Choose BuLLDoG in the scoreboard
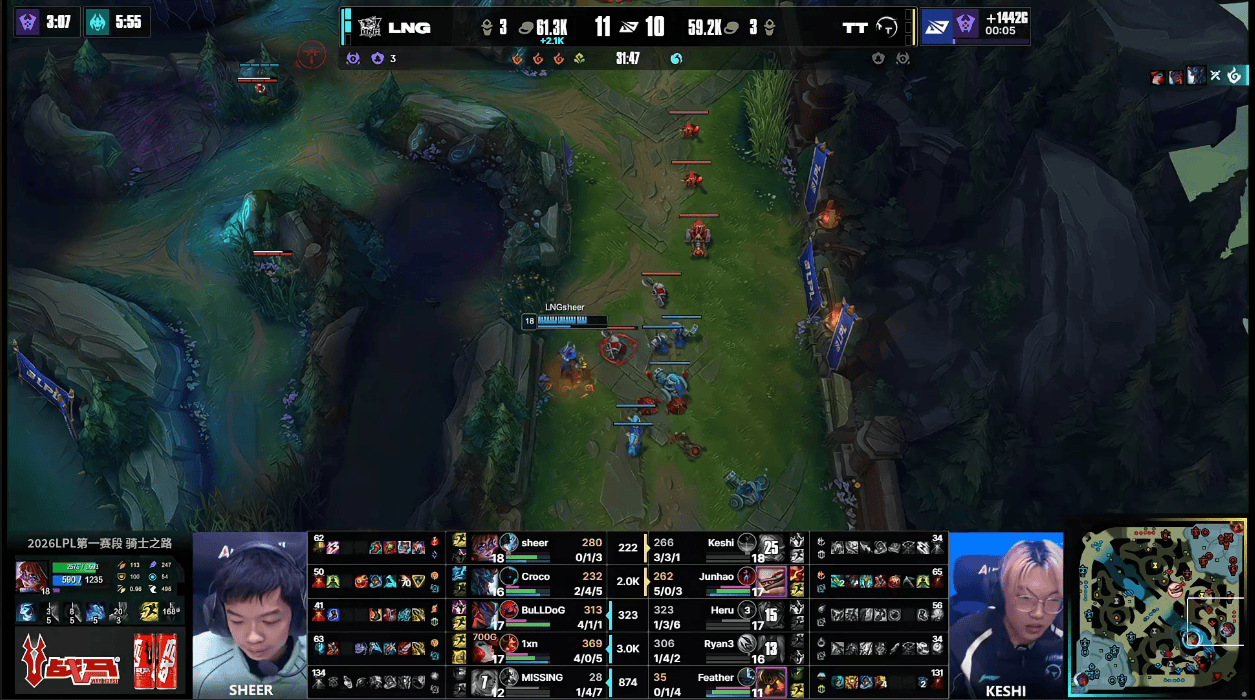Viewport: 1255px width, 700px height. (545, 615)
